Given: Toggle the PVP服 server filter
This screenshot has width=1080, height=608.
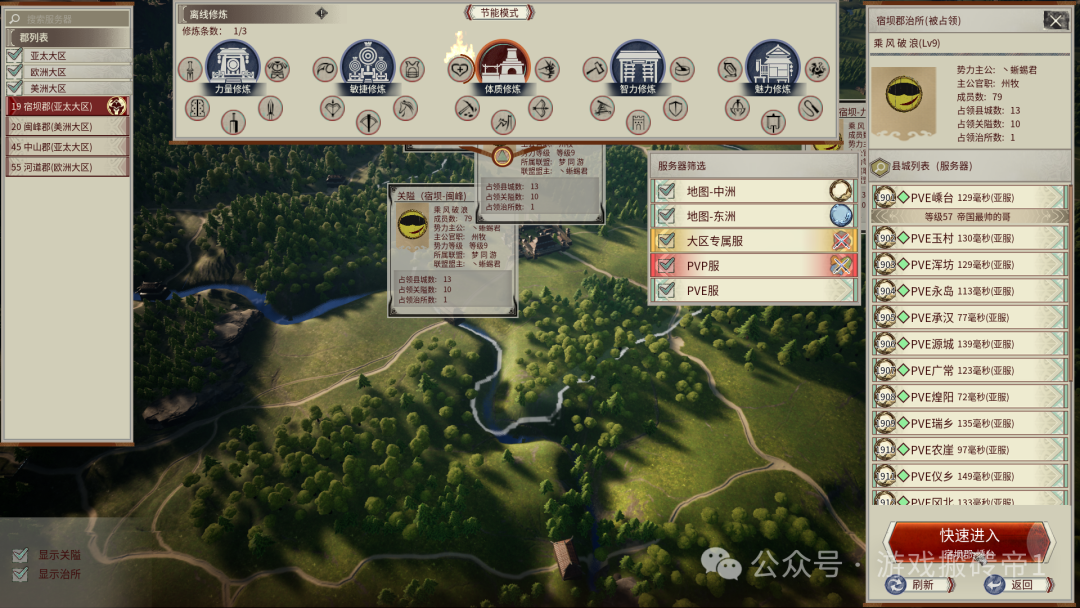Looking at the screenshot, I should (666, 266).
